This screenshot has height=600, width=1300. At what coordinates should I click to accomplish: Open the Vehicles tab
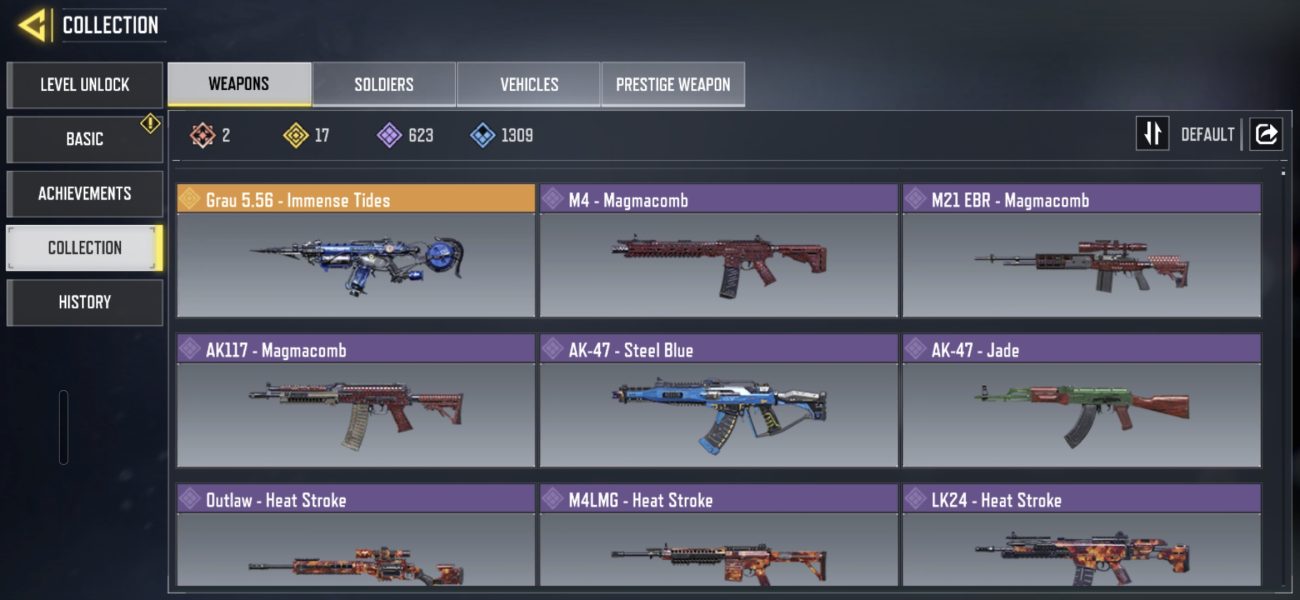pos(529,85)
